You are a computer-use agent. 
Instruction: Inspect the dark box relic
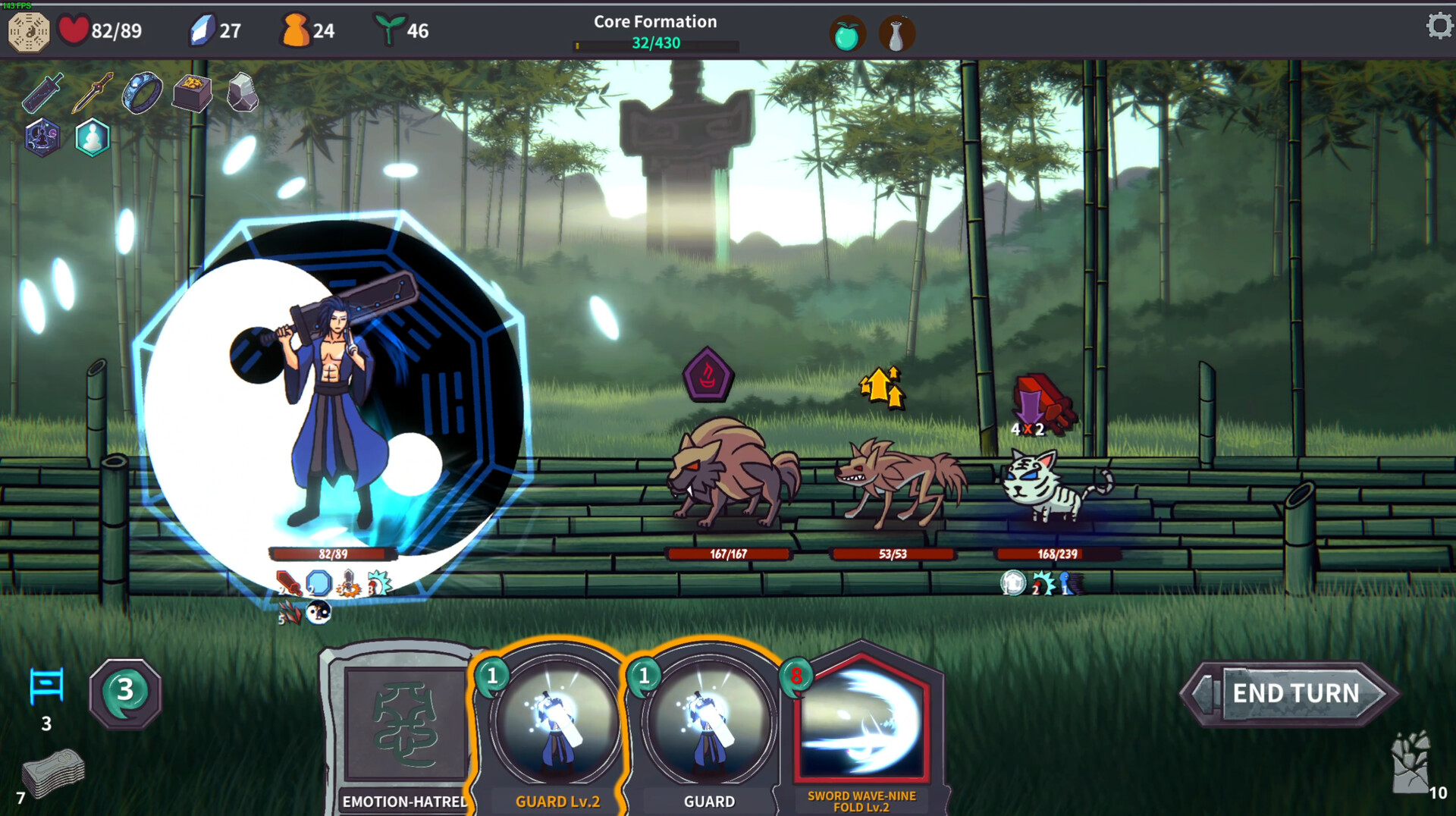(x=192, y=93)
